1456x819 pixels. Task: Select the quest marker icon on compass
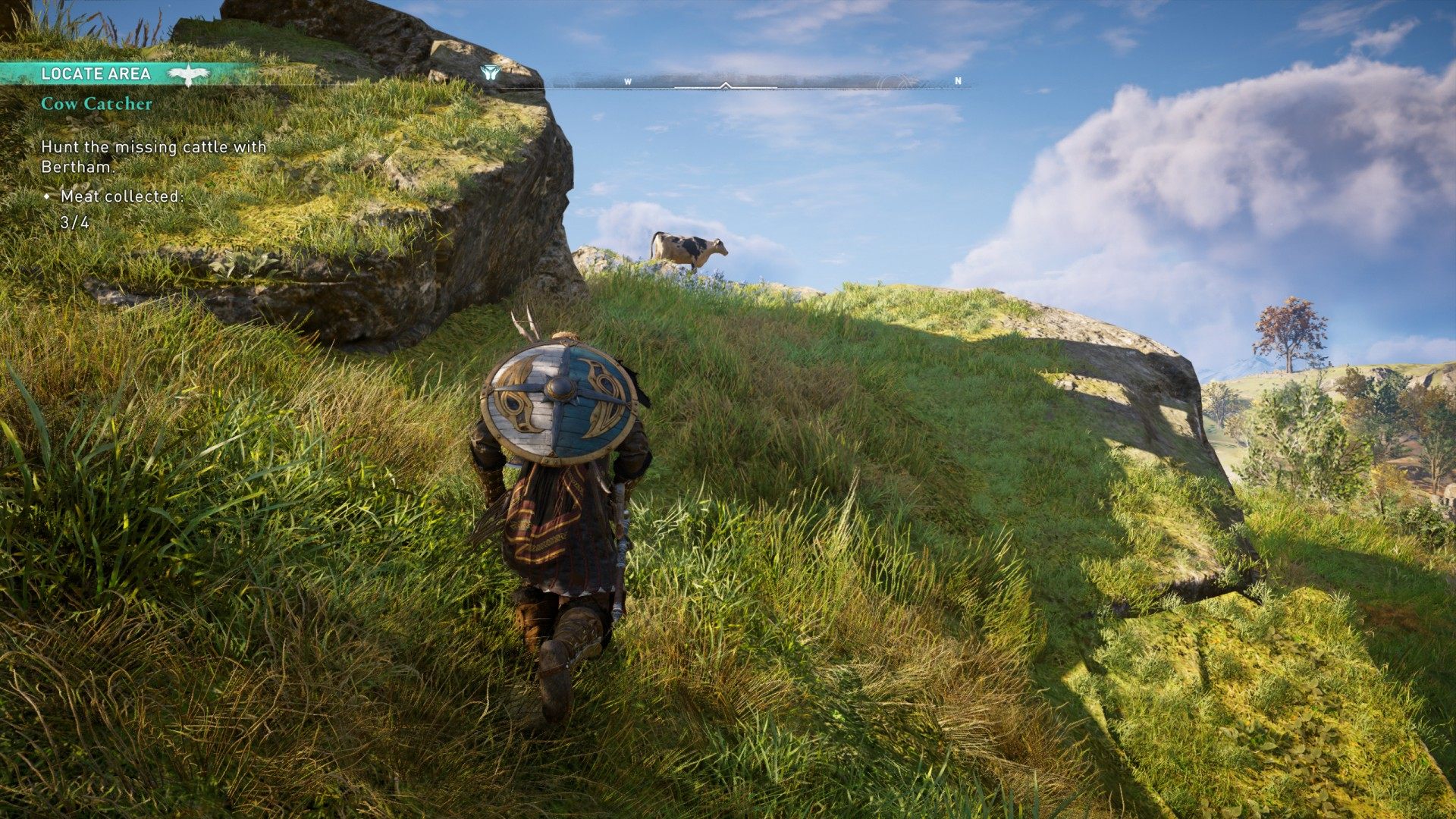pyautogui.click(x=490, y=73)
